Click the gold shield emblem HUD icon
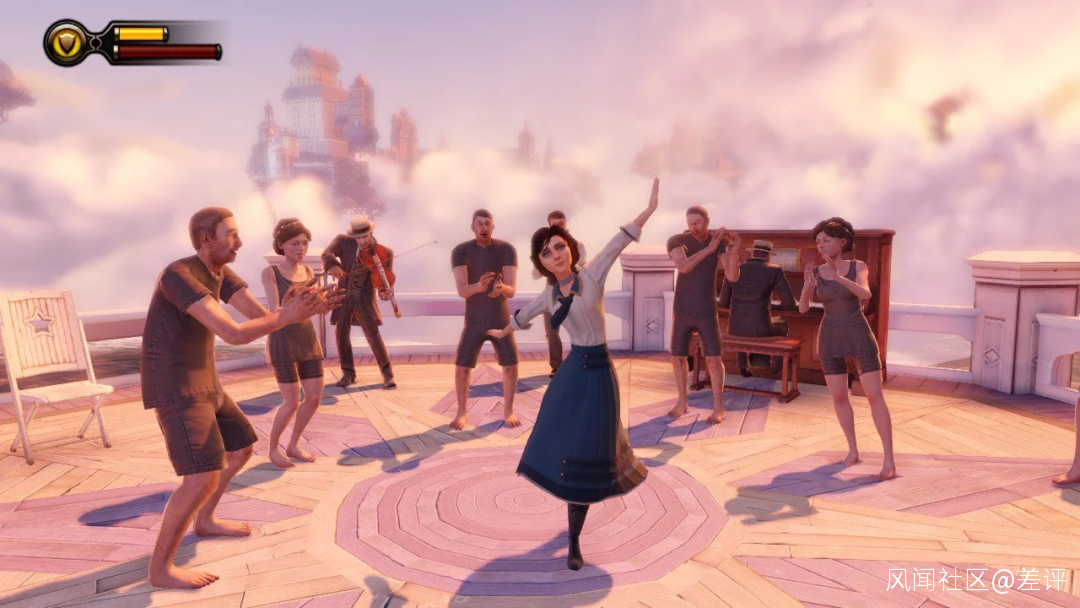The width and height of the screenshot is (1080, 608). point(67,42)
